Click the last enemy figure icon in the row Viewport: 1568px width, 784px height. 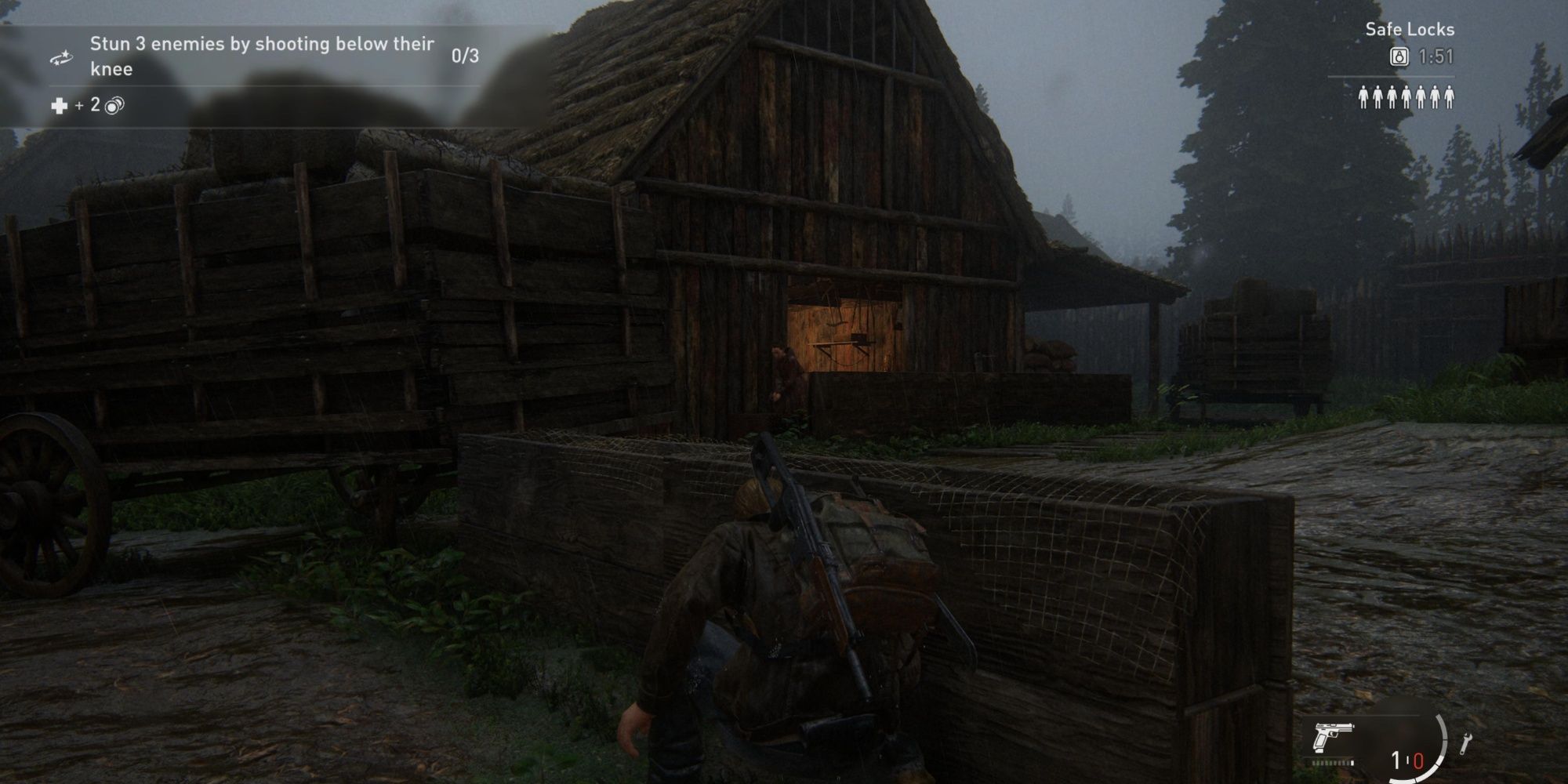(1450, 97)
